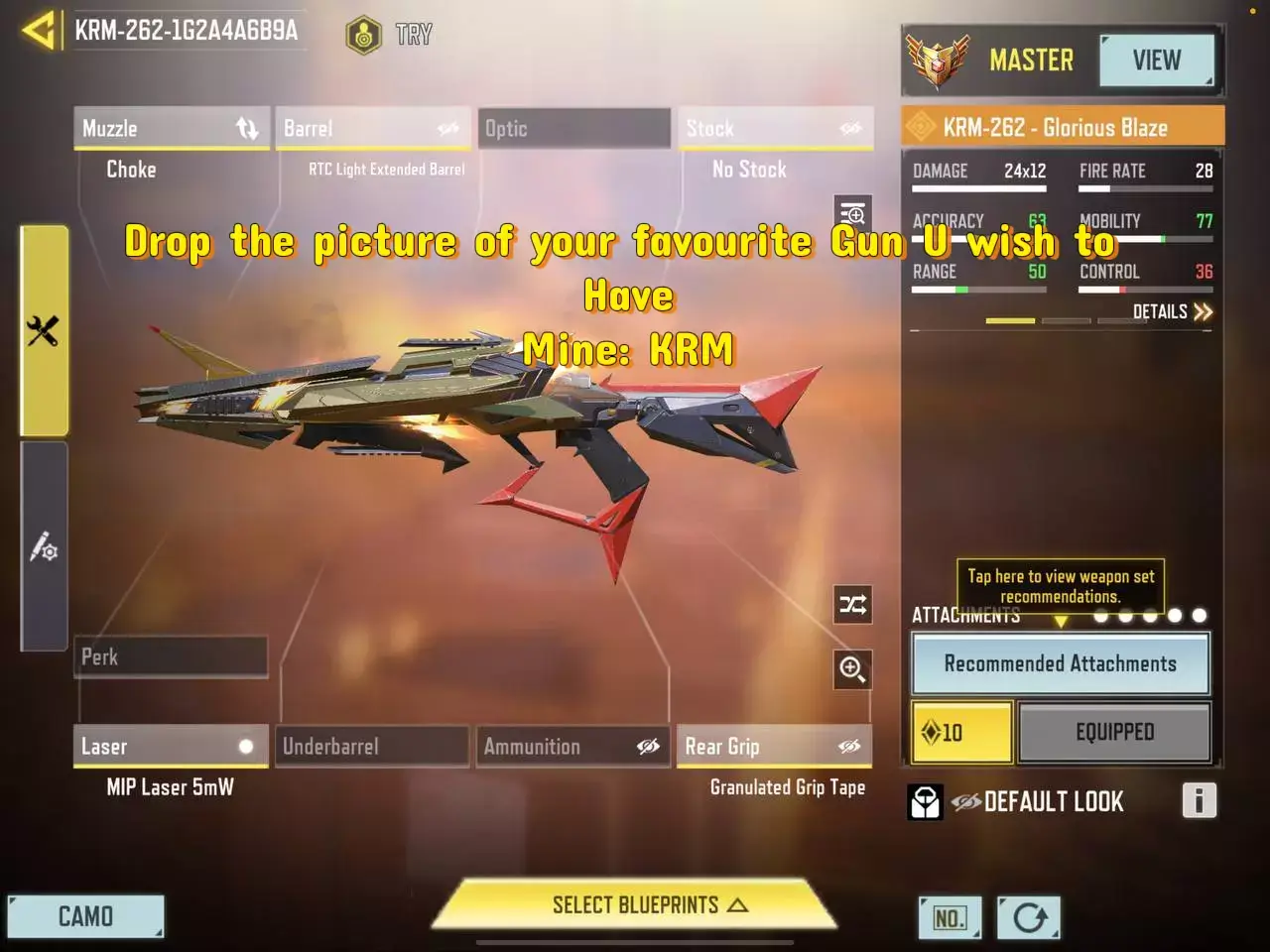Open the SELECT BLUEPRINTS drawer
This screenshot has height=952, width=1270.
(x=635, y=904)
